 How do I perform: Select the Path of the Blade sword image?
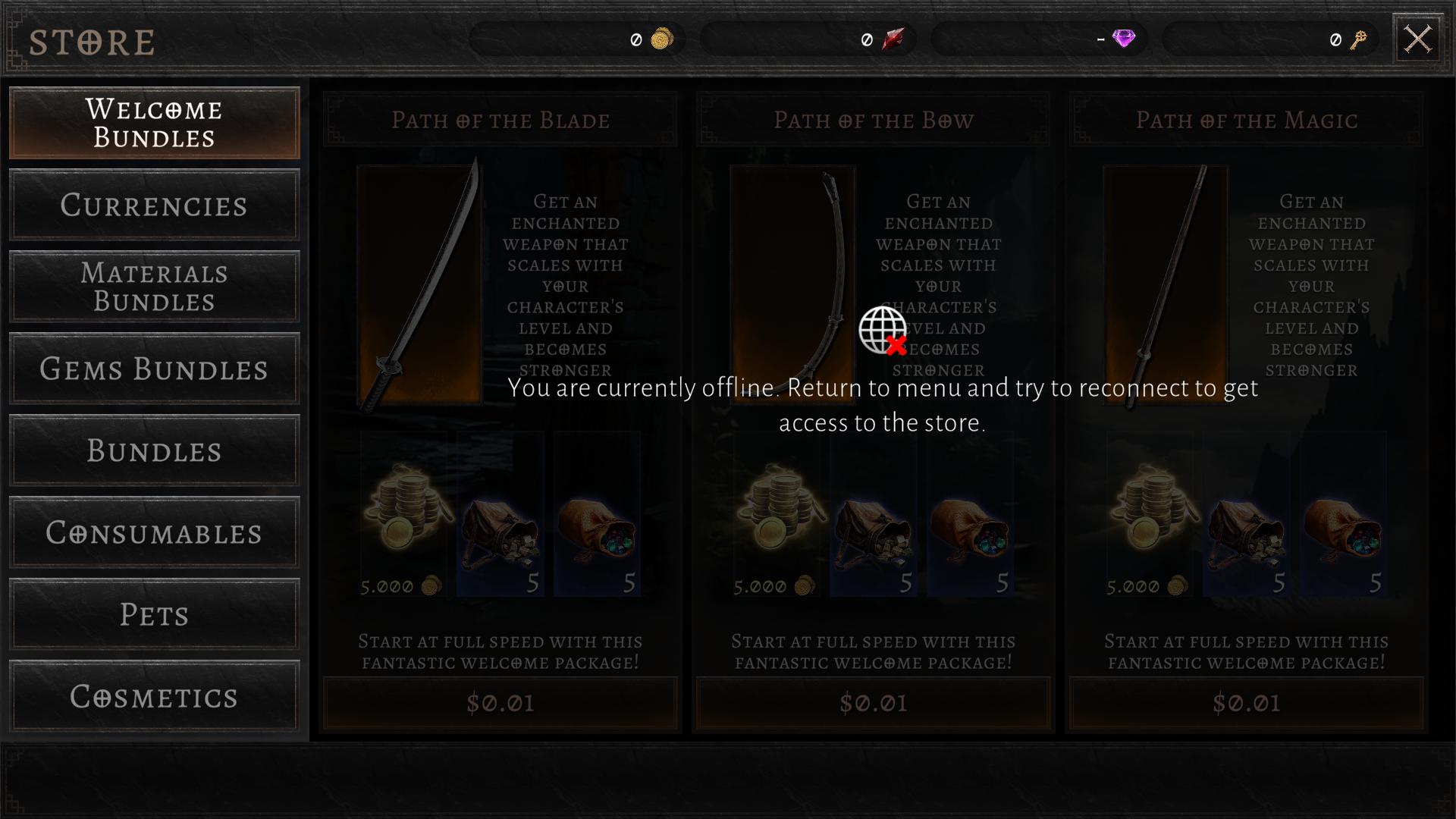click(419, 284)
